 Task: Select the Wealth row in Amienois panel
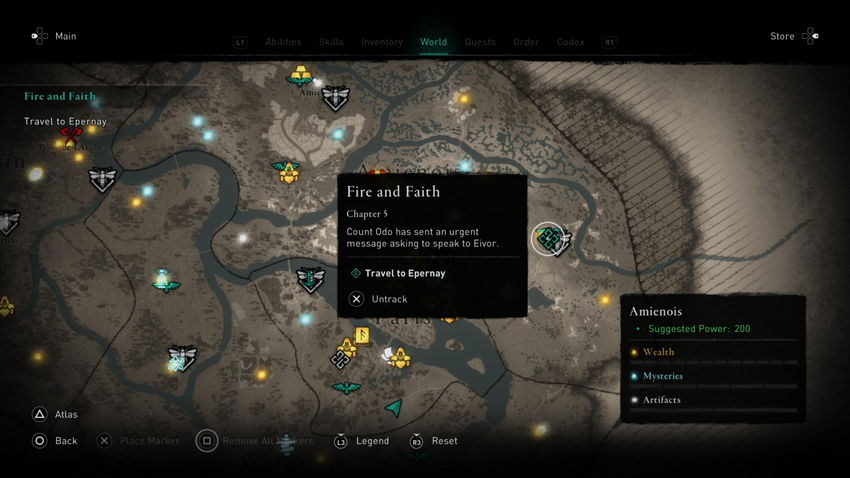point(658,352)
